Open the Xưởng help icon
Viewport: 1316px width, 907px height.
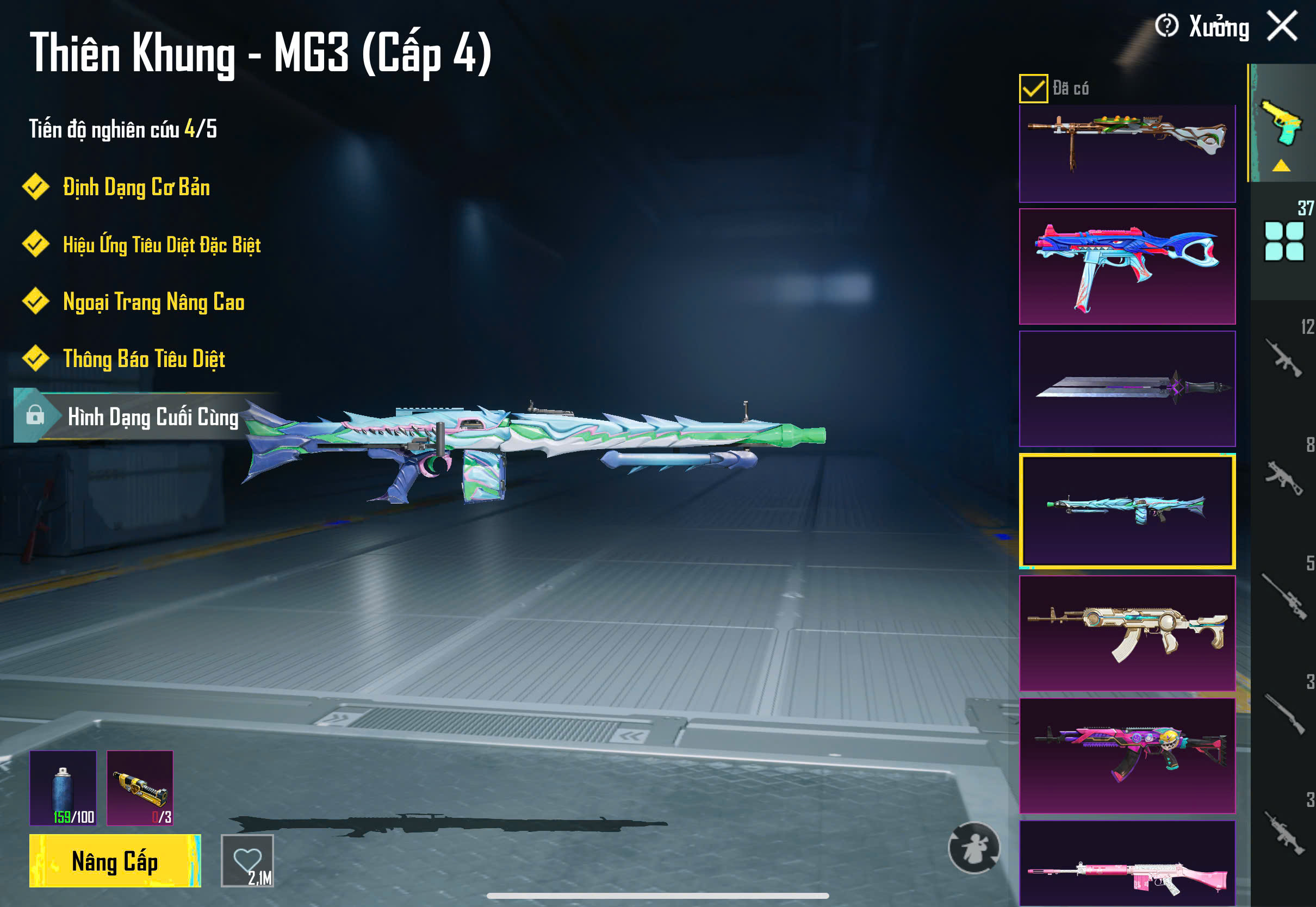1166,26
